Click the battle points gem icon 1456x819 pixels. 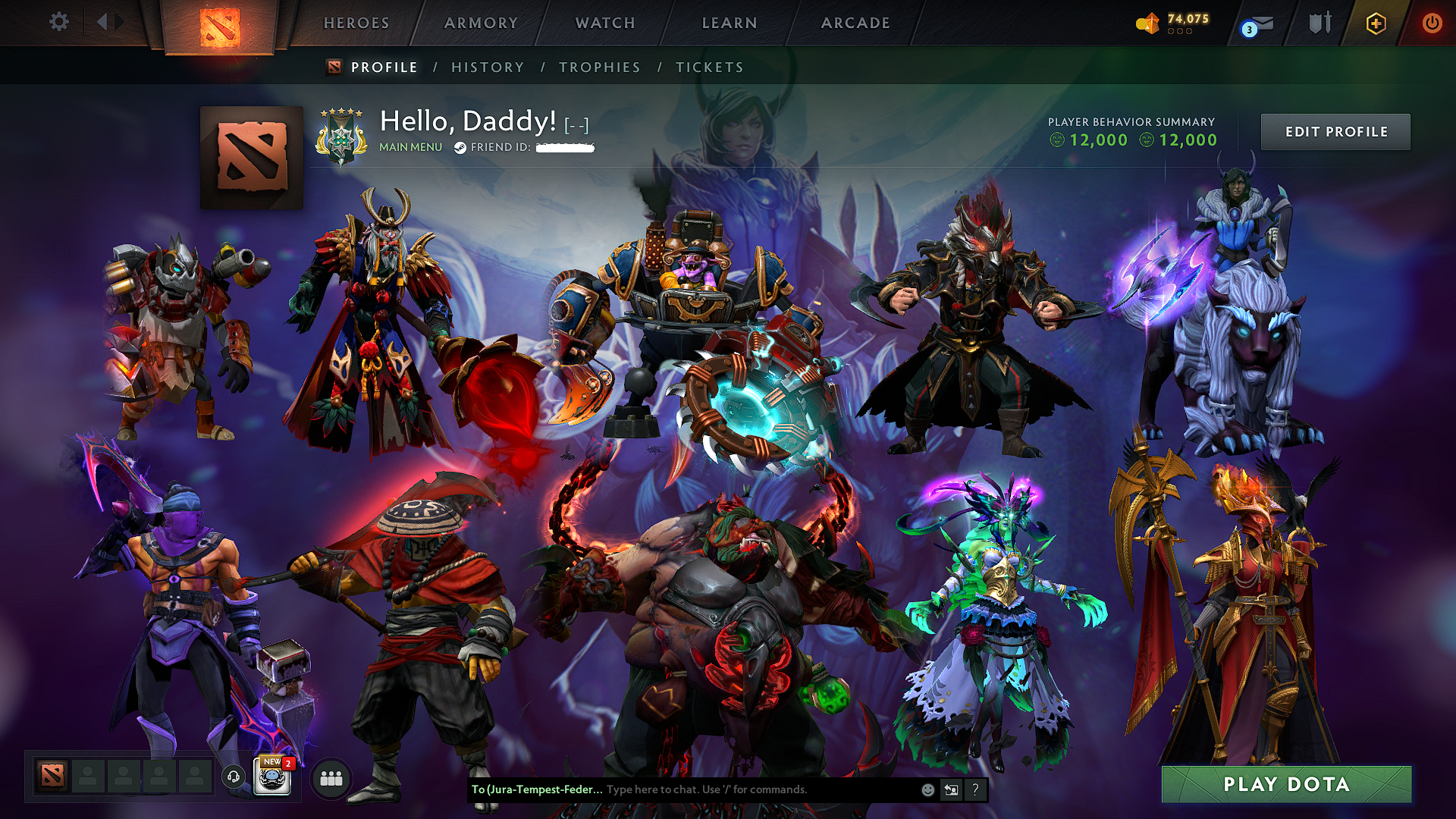(x=1148, y=23)
